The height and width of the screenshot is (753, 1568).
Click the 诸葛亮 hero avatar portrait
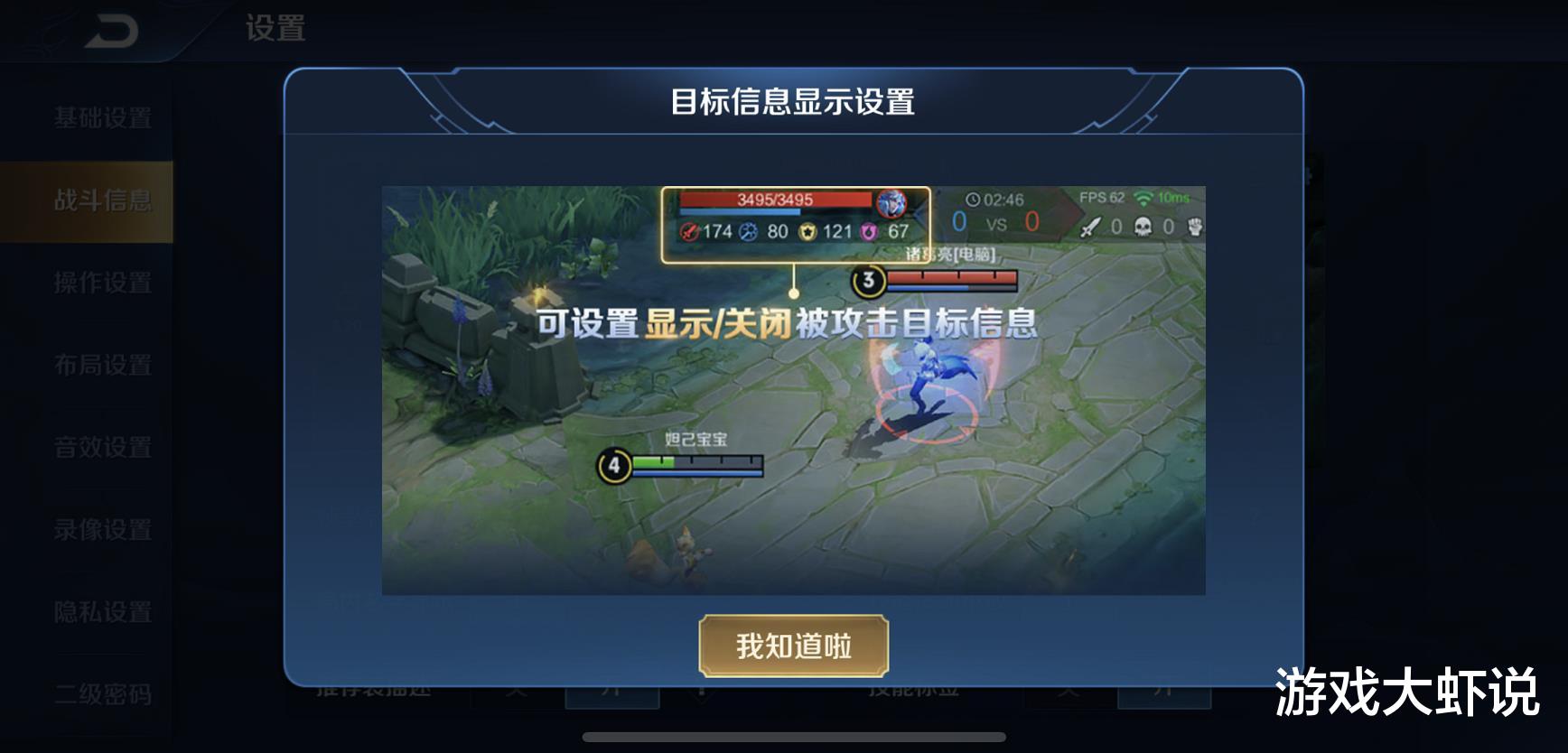coord(891,204)
